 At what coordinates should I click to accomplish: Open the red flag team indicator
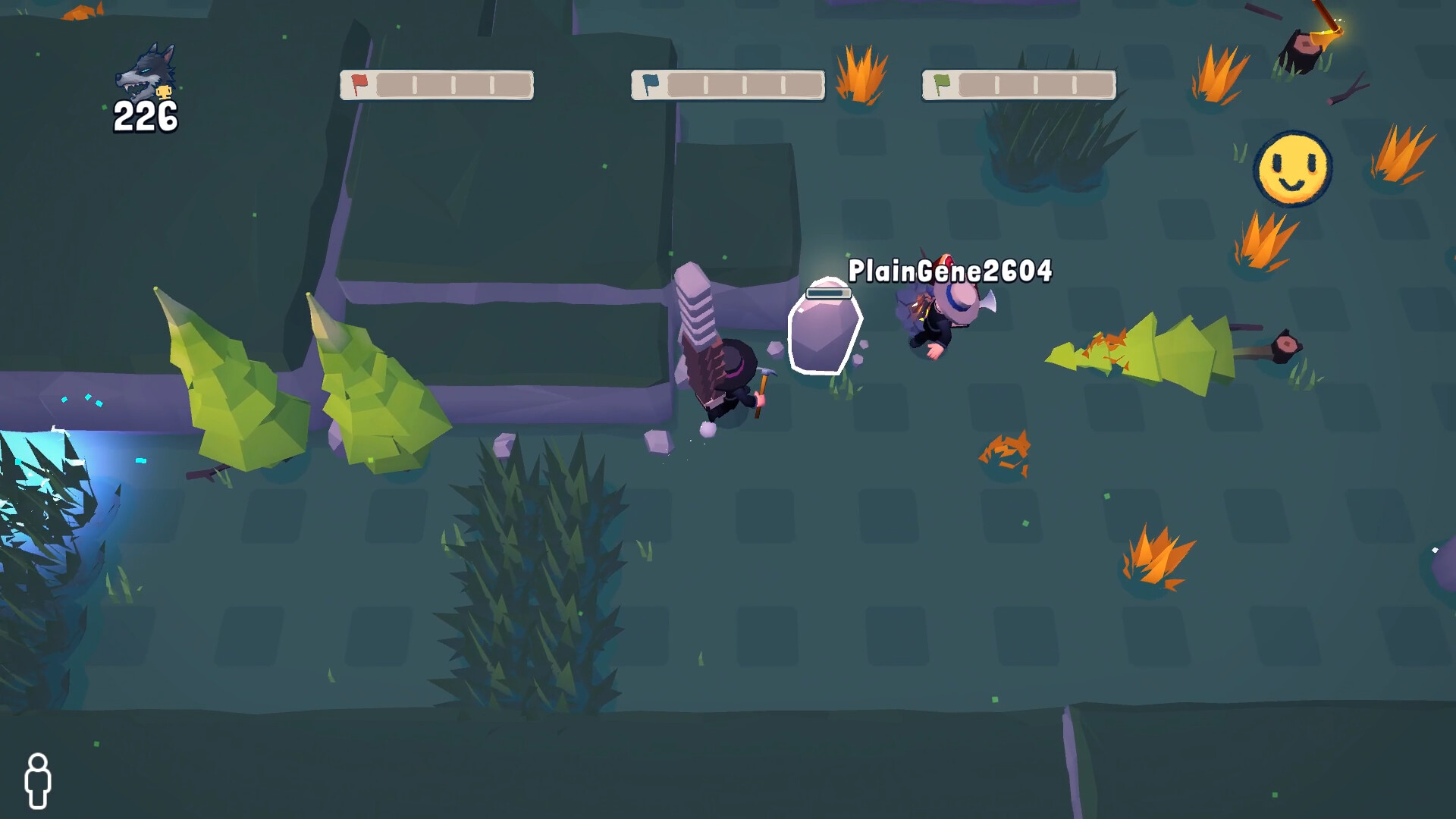[358, 85]
